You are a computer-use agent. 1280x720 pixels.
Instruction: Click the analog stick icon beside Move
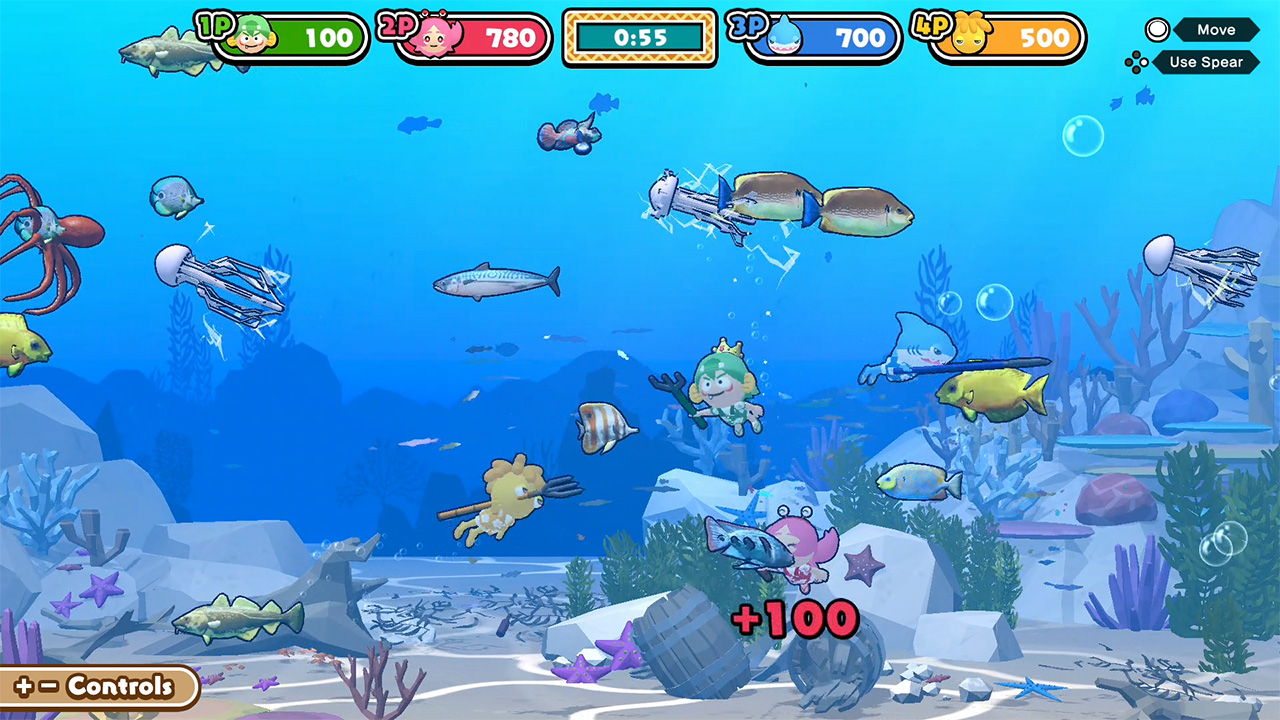click(1156, 29)
